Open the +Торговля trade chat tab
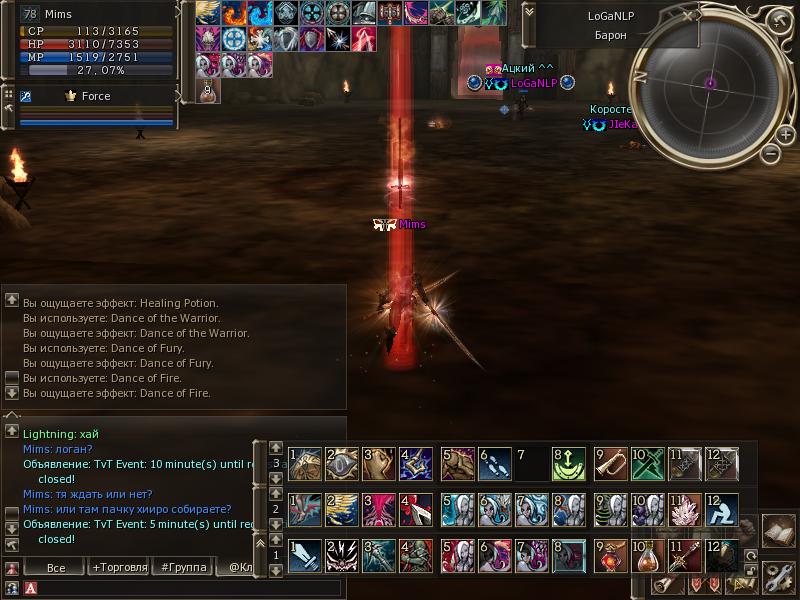 point(119,567)
